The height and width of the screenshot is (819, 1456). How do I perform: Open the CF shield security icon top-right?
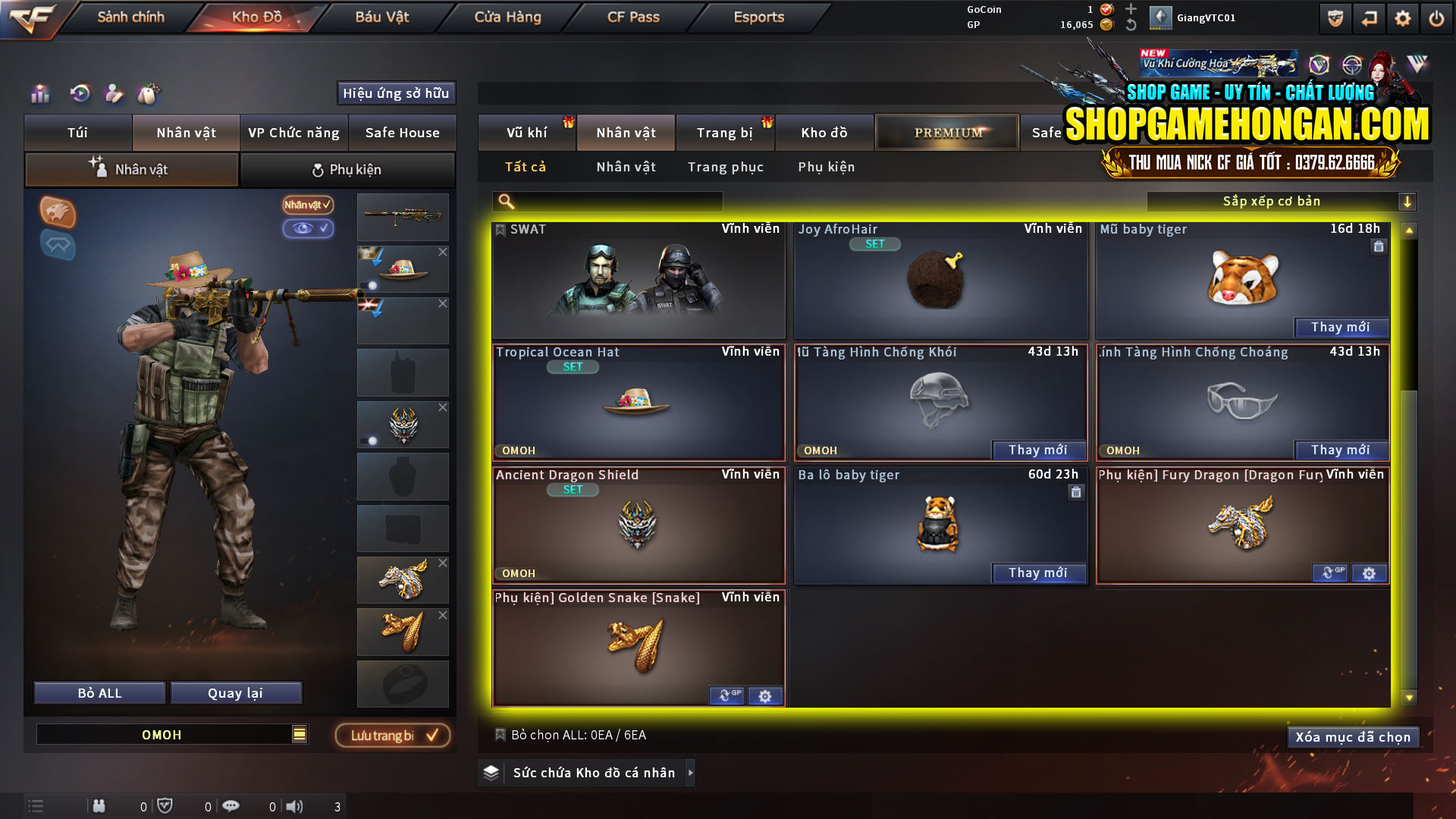point(1334,17)
